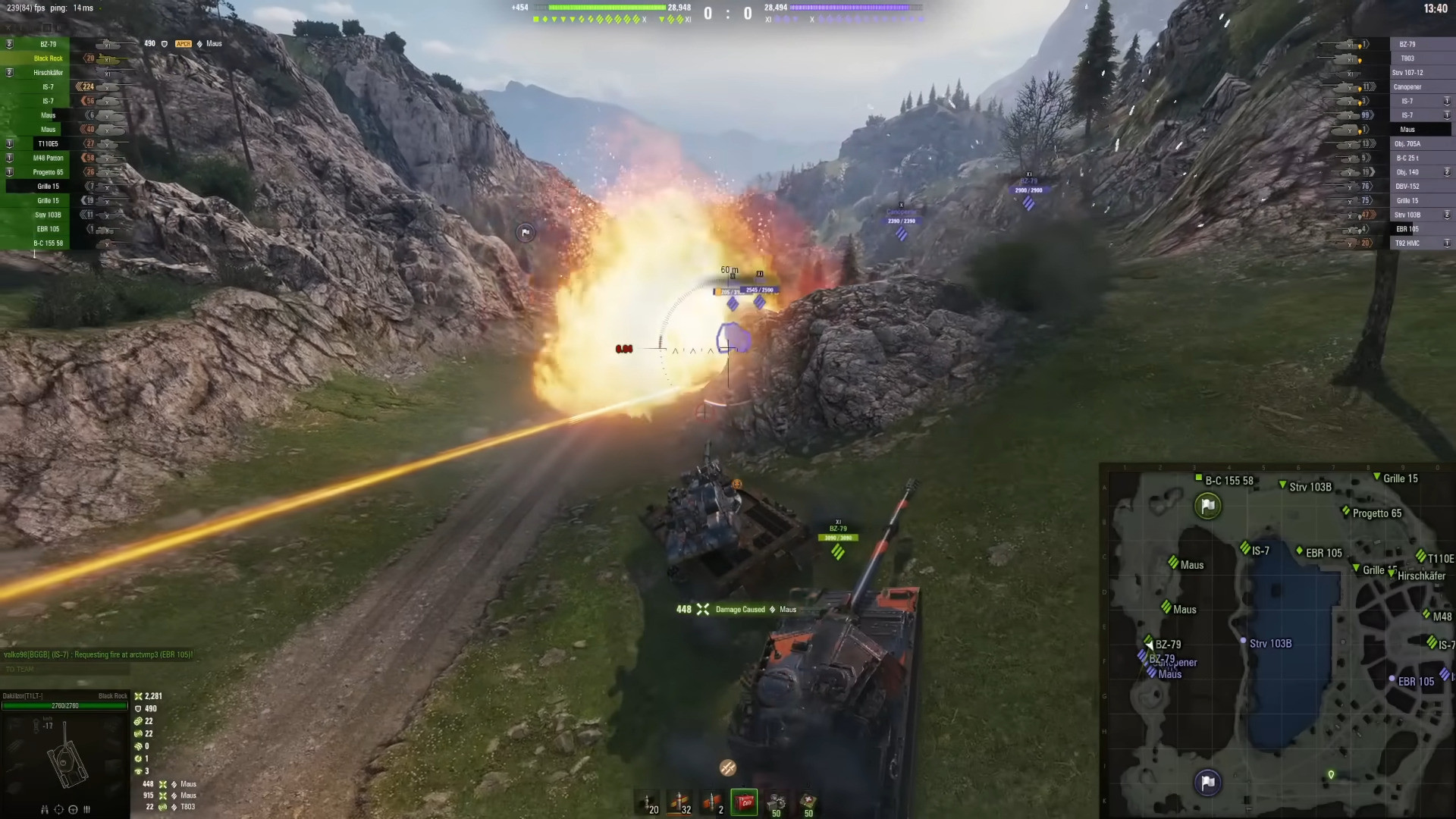Select the T92 HMC in enemy panel

coord(1407,243)
